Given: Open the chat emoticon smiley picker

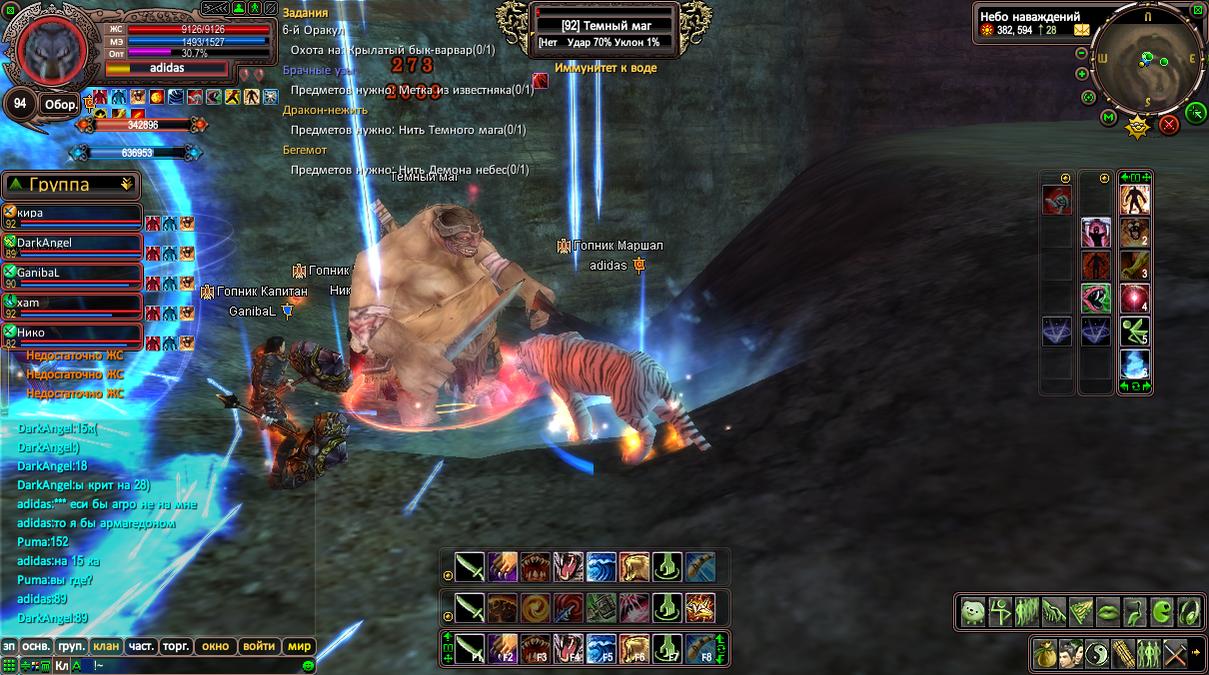Looking at the screenshot, I should click(x=309, y=665).
